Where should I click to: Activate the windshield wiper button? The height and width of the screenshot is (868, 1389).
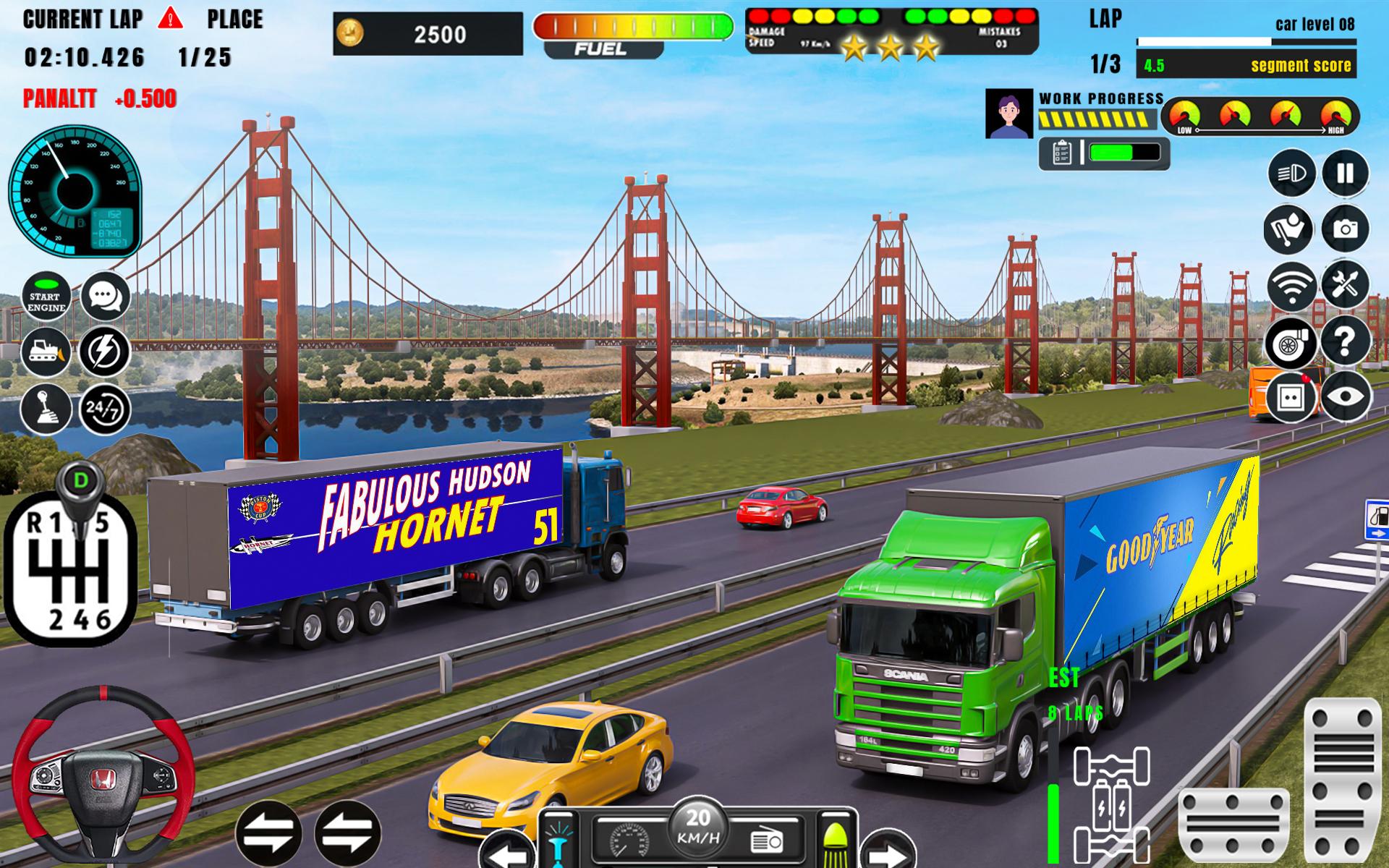tap(1289, 229)
